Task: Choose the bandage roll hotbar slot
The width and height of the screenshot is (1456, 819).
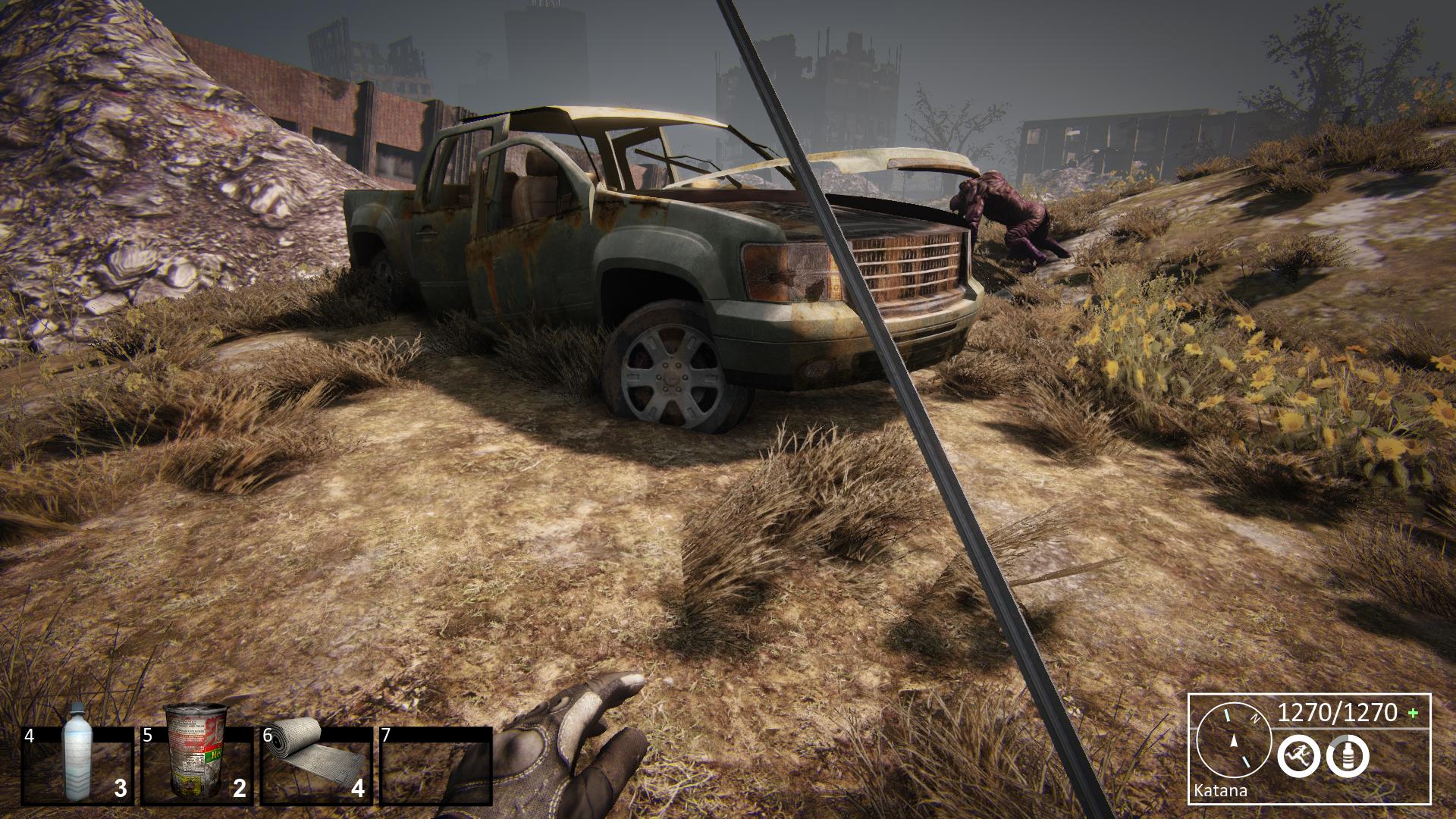Action: tap(316, 764)
